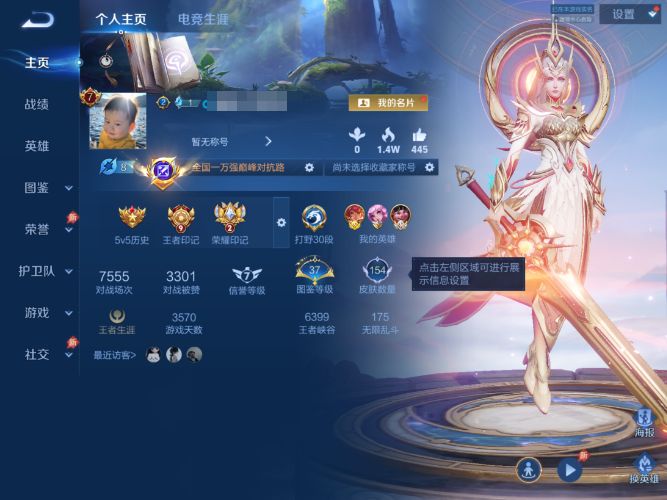Open the 英雄 side menu entry
The height and width of the screenshot is (500, 667).
tap(37, 146)
